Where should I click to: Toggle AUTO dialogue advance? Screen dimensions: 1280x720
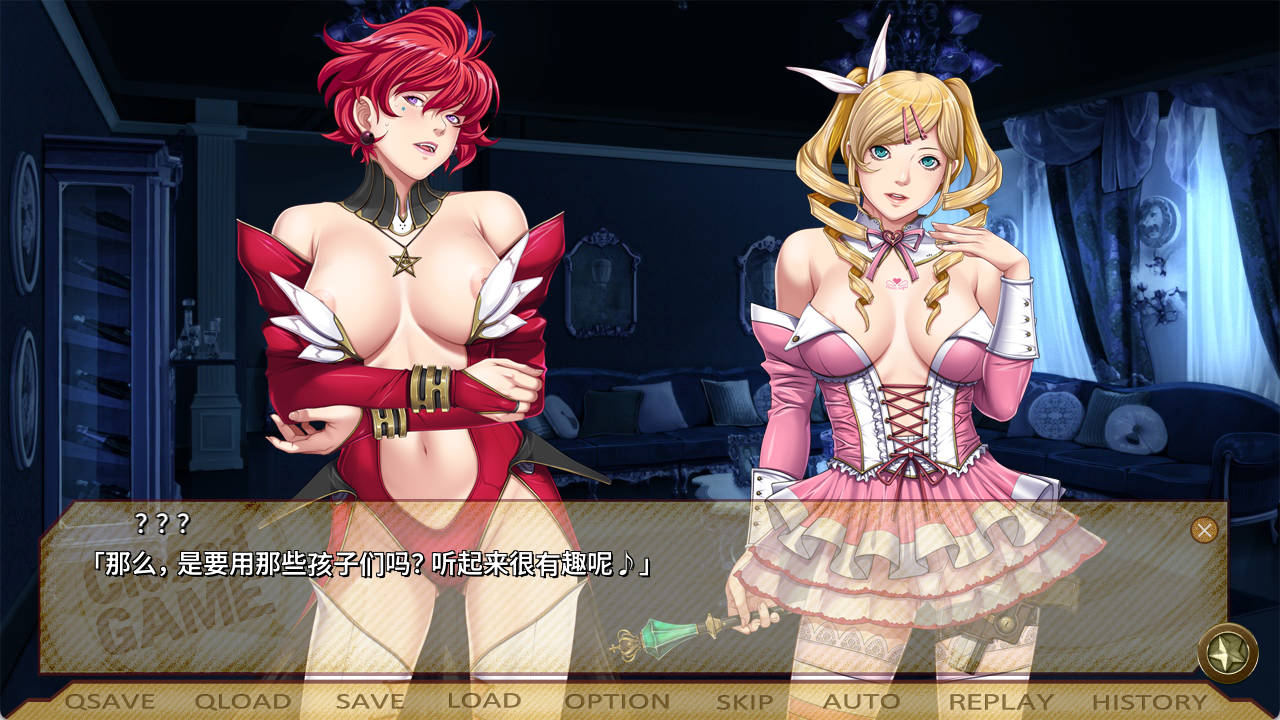click(861, 702)
